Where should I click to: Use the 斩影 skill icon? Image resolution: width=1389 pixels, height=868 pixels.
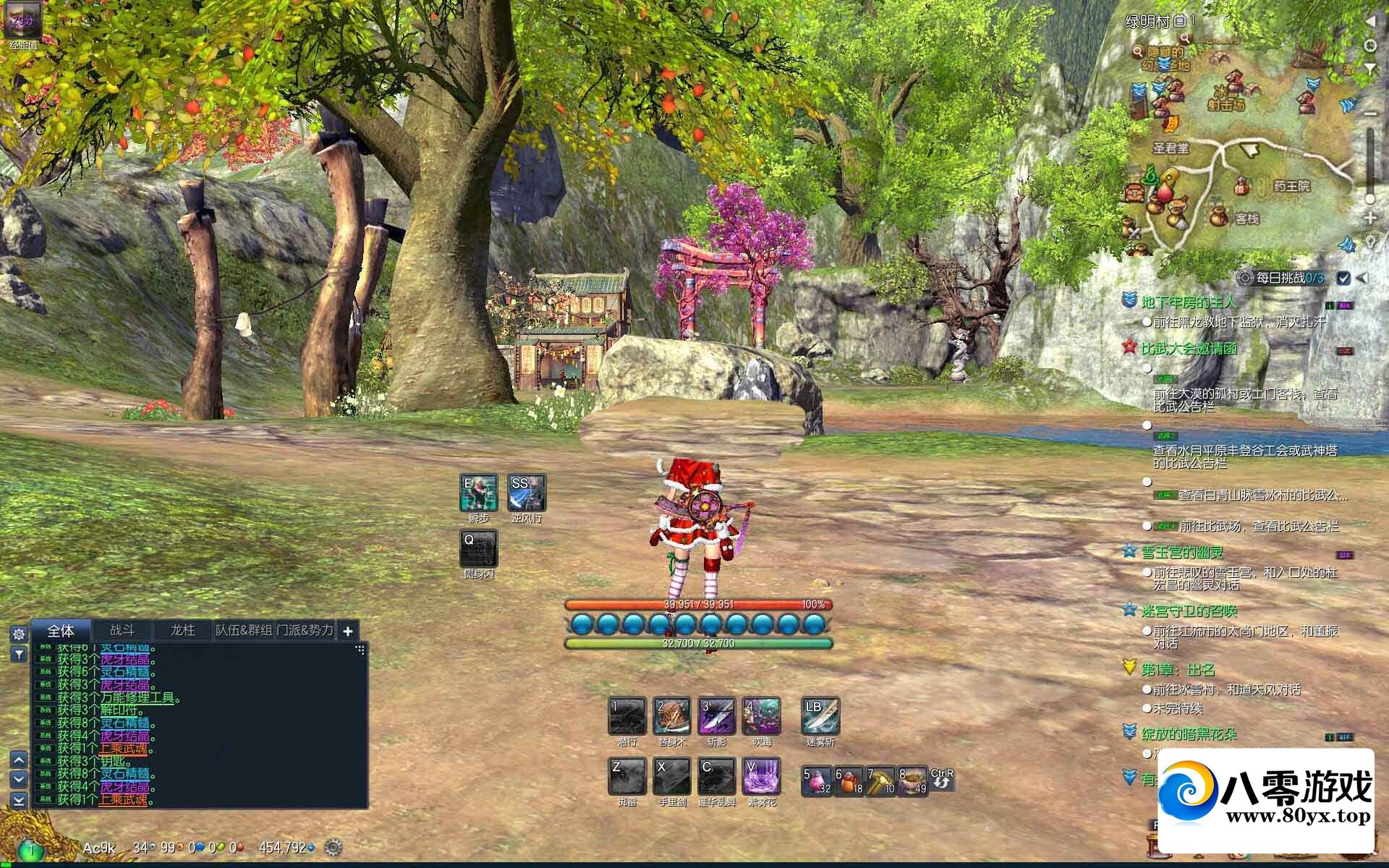pos(717,716)
